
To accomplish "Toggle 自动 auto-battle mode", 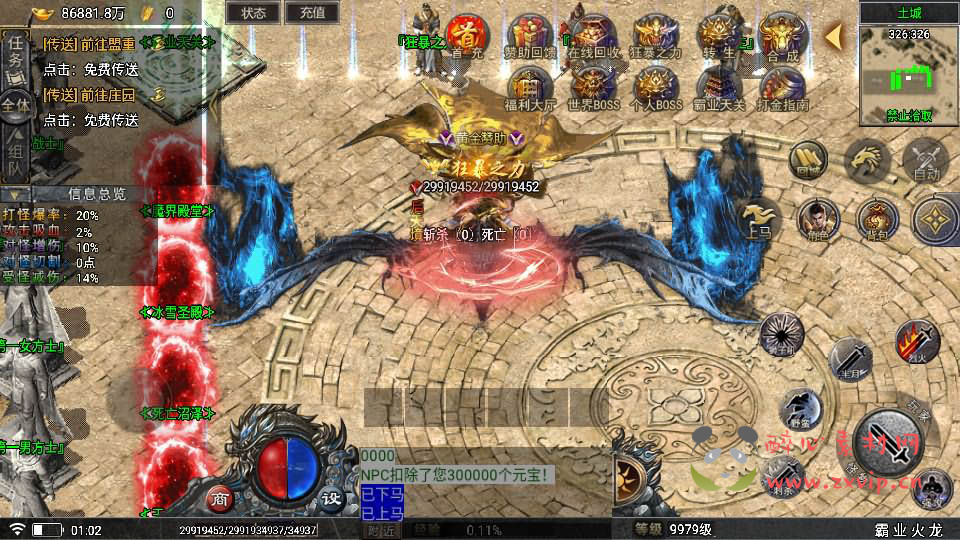I will click(925, 160).
